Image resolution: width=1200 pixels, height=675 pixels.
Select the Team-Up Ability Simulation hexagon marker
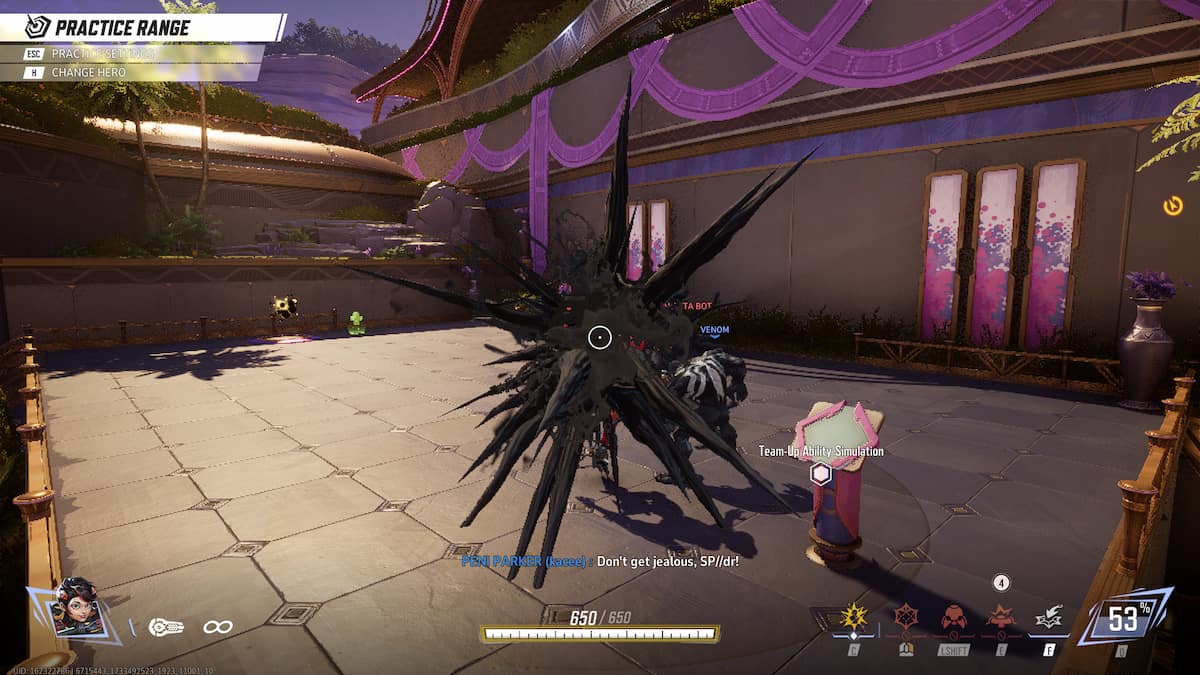coord(821,474)
